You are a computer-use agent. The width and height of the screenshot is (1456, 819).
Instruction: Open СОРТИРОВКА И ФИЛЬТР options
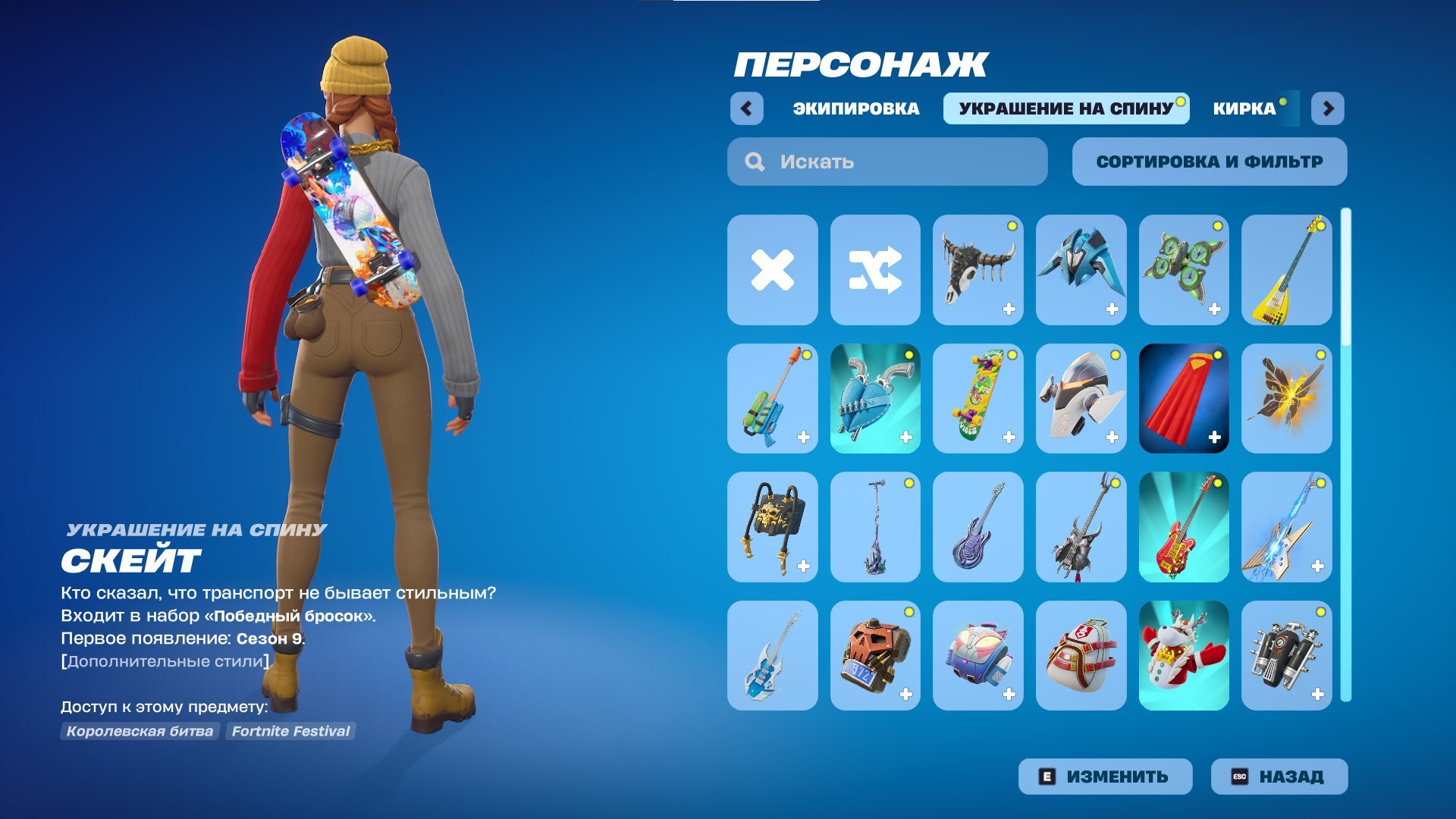[1207, 161]
